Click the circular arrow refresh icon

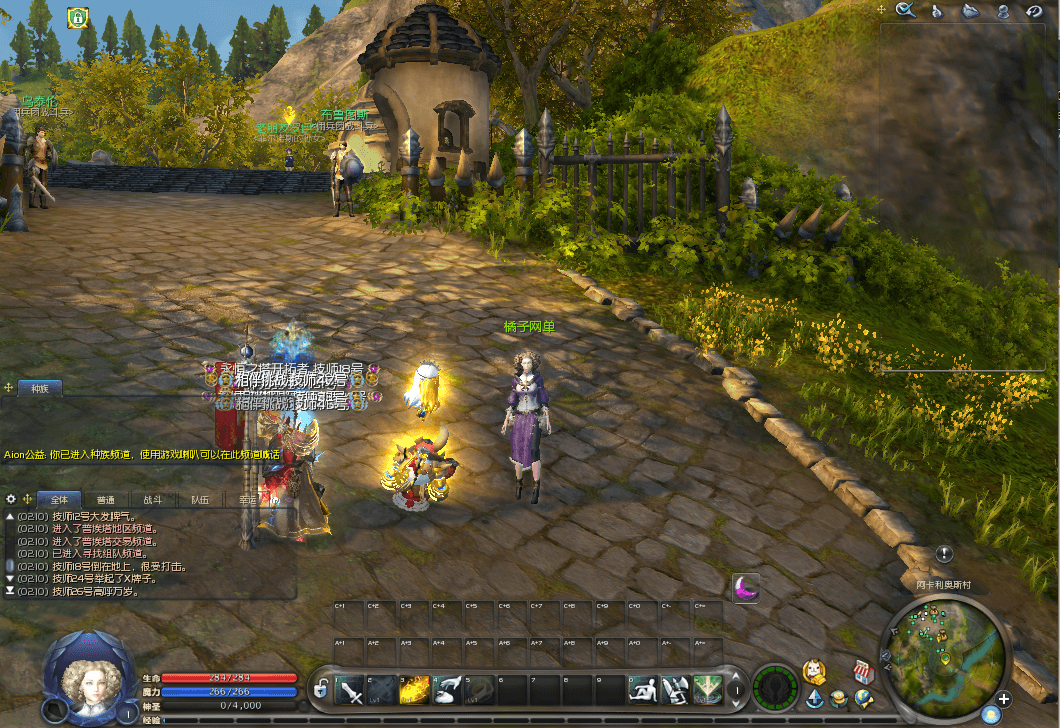click(x=1034, y=11)
